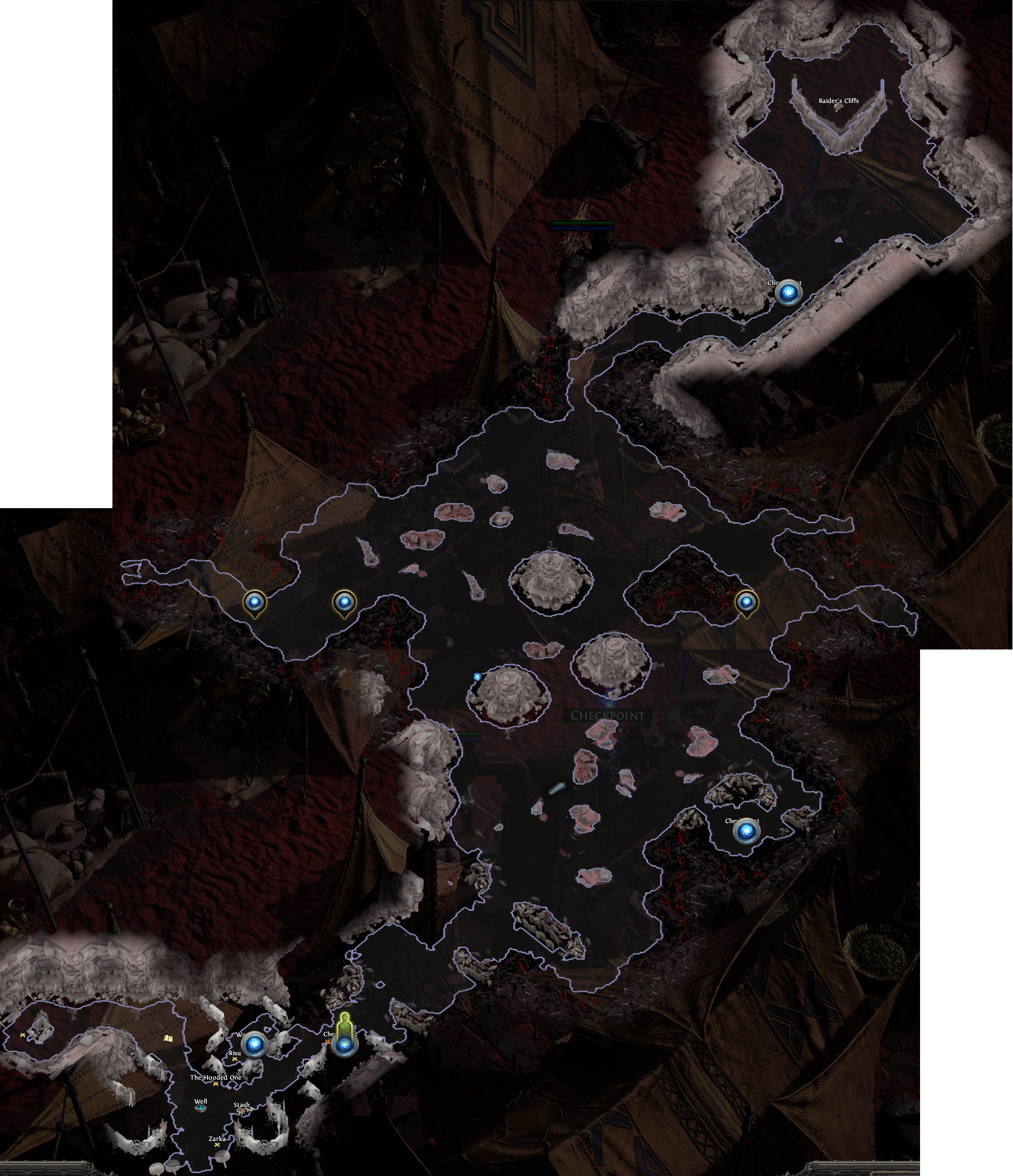Screen dimensions: 1013x1176
Task: Click Risu's yellow quest X marker
Action: [x=235, y=1060]
